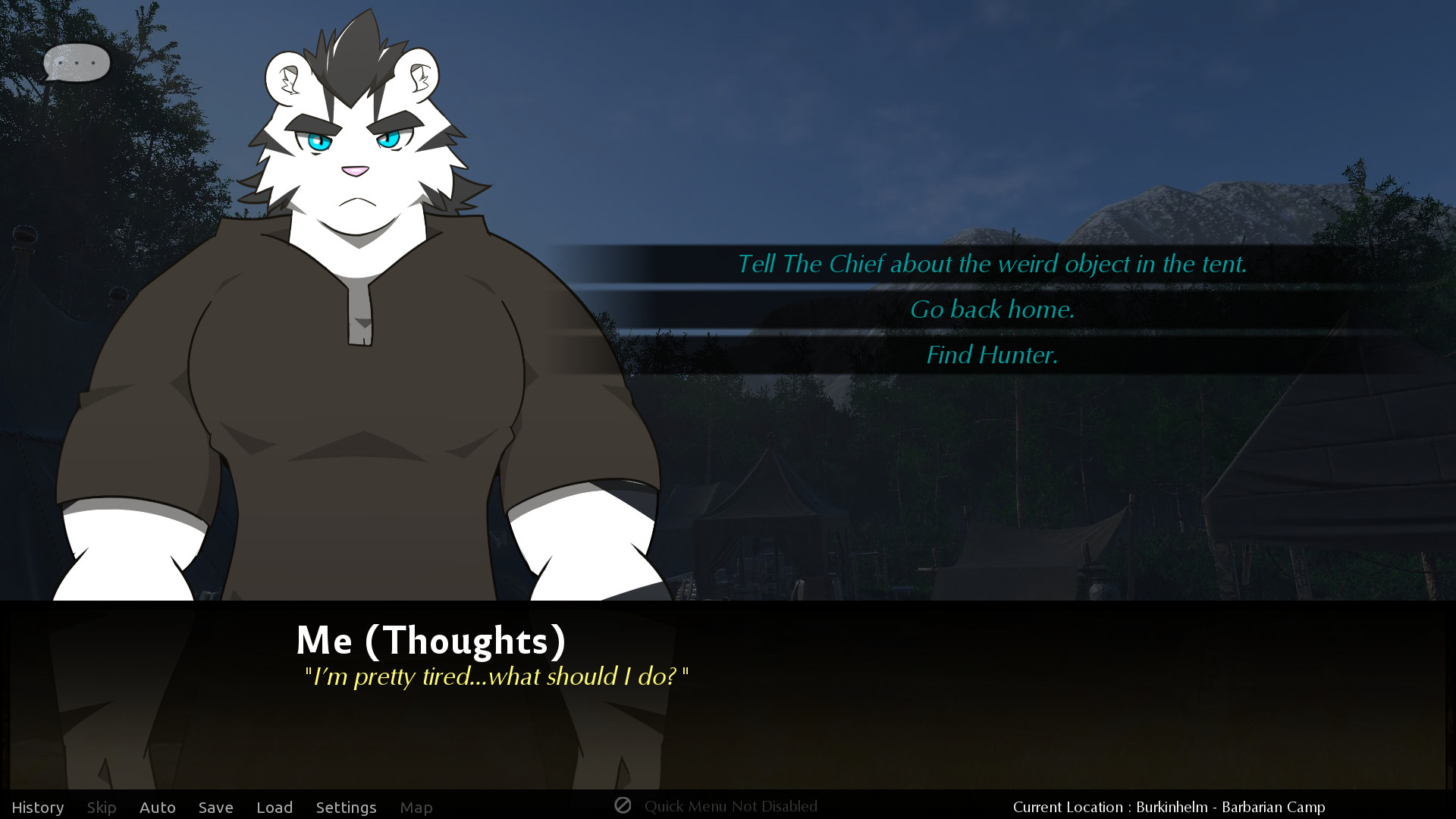1456x819 pixels.
Task: Click the Save option in the quick menu
Action: 215,807
